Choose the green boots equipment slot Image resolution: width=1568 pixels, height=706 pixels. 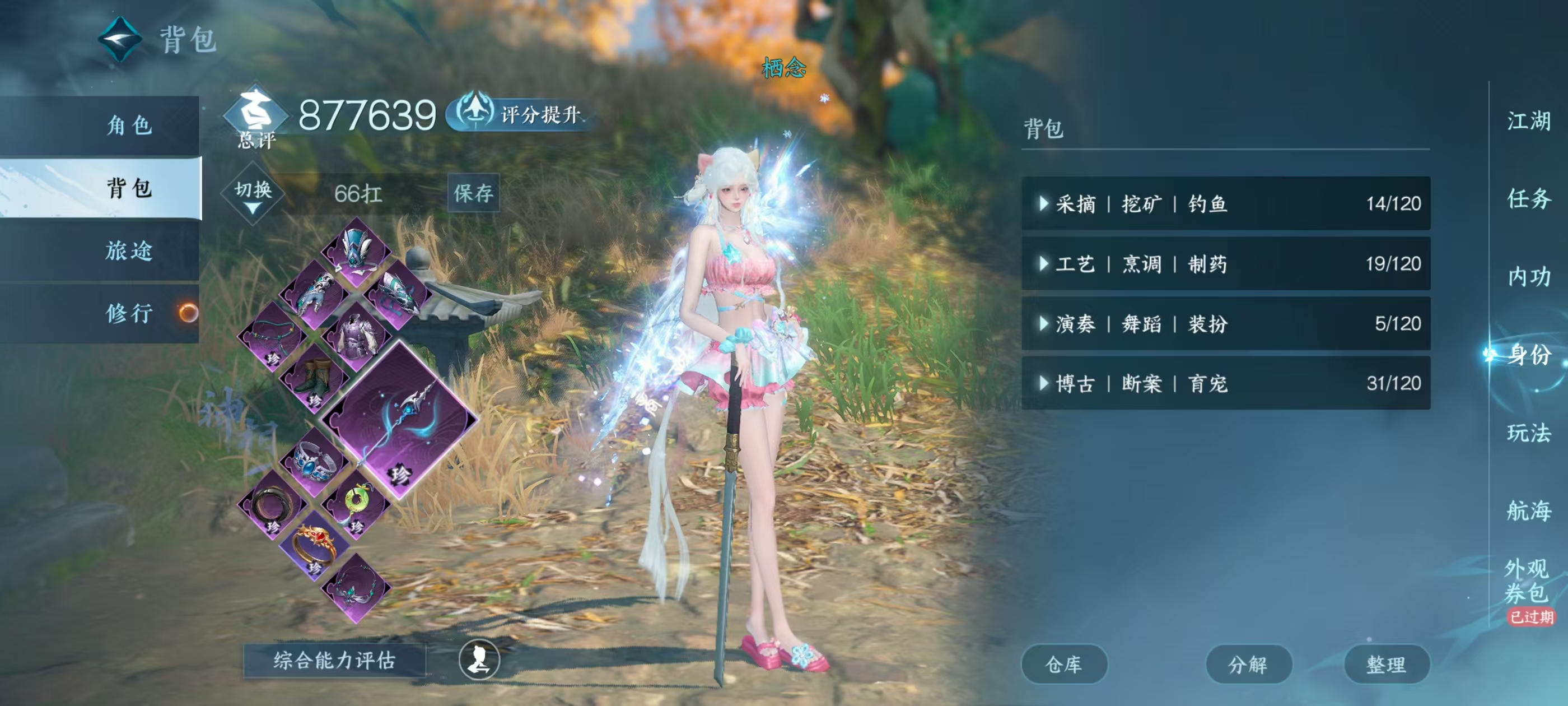(314, 379)
